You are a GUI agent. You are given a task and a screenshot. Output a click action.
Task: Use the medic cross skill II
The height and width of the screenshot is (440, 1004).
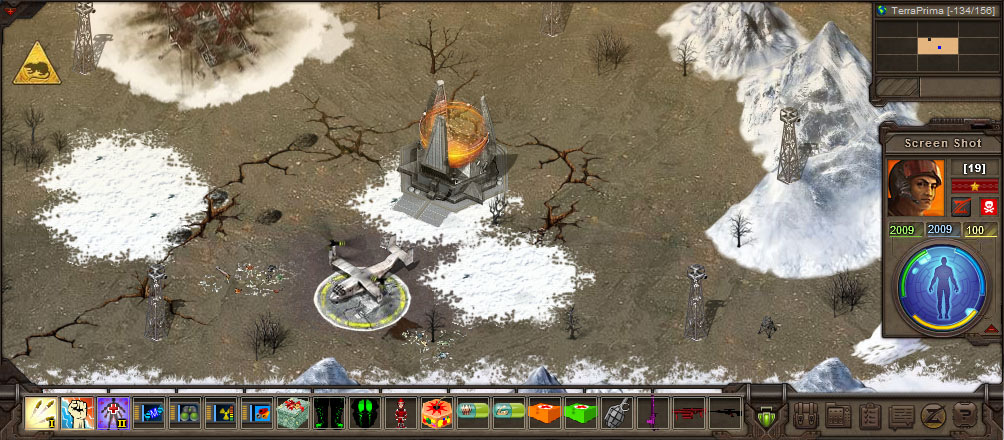coord(112,411)
